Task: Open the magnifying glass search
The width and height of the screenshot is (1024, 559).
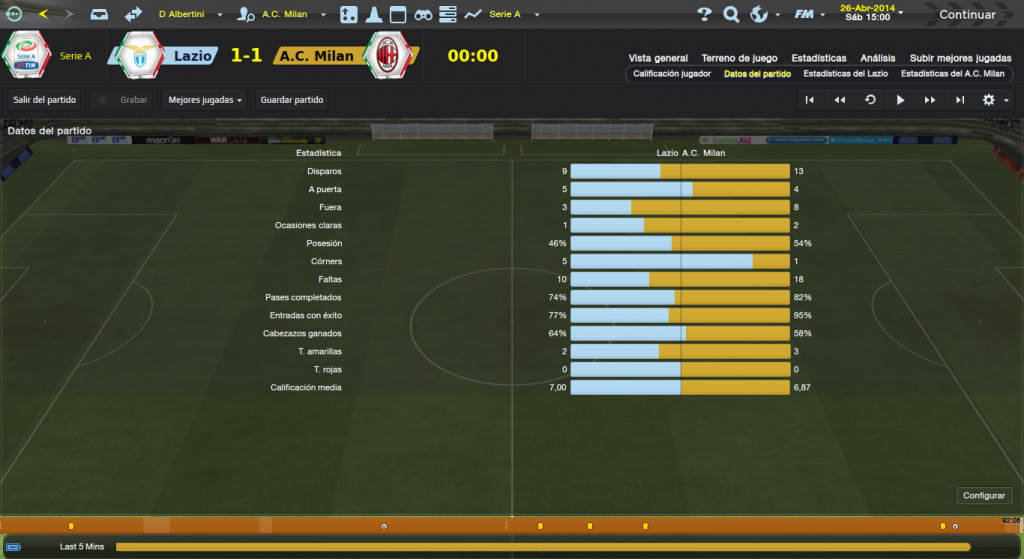Action: [731, 15]
